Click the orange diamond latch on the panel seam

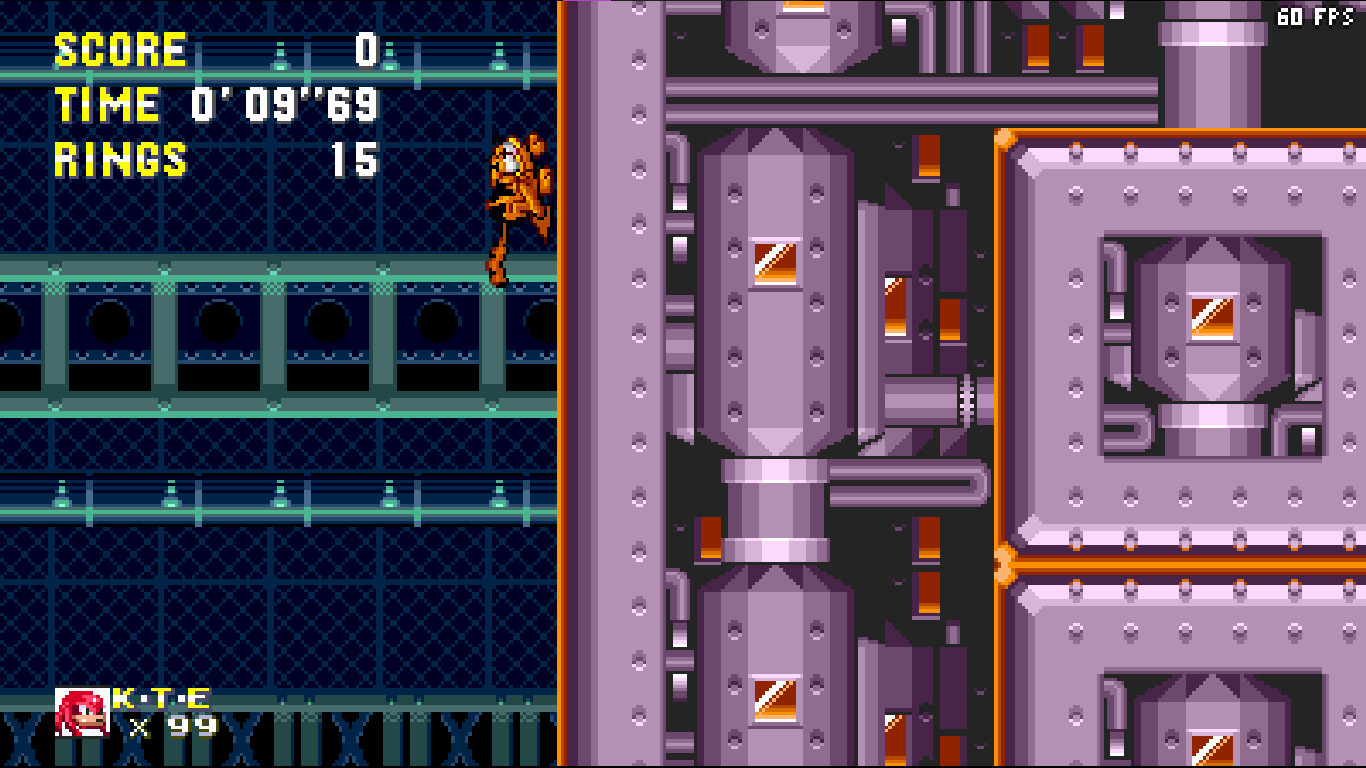(1003, 562)
